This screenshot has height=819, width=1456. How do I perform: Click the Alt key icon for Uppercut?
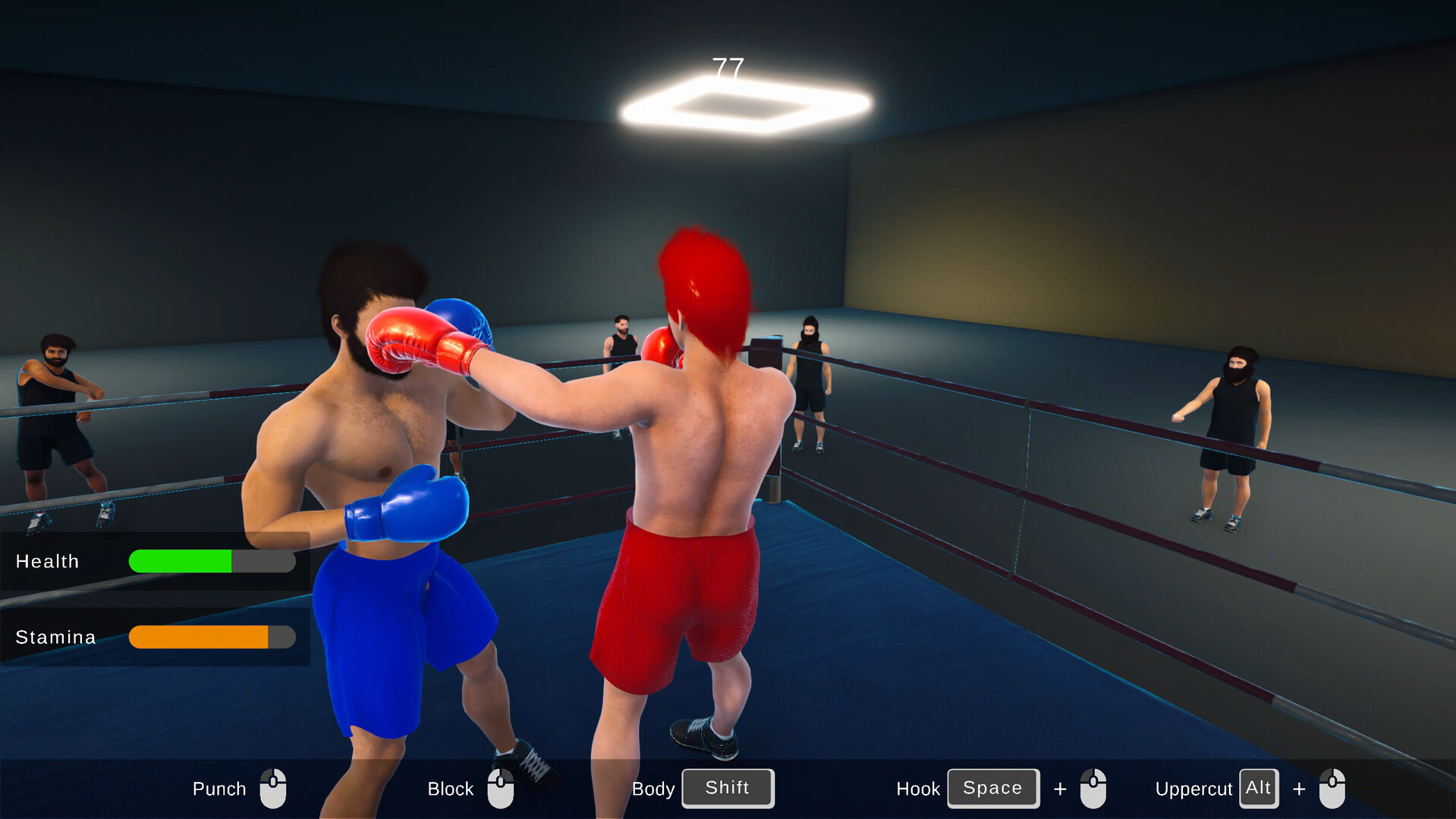click(1258, 788)
